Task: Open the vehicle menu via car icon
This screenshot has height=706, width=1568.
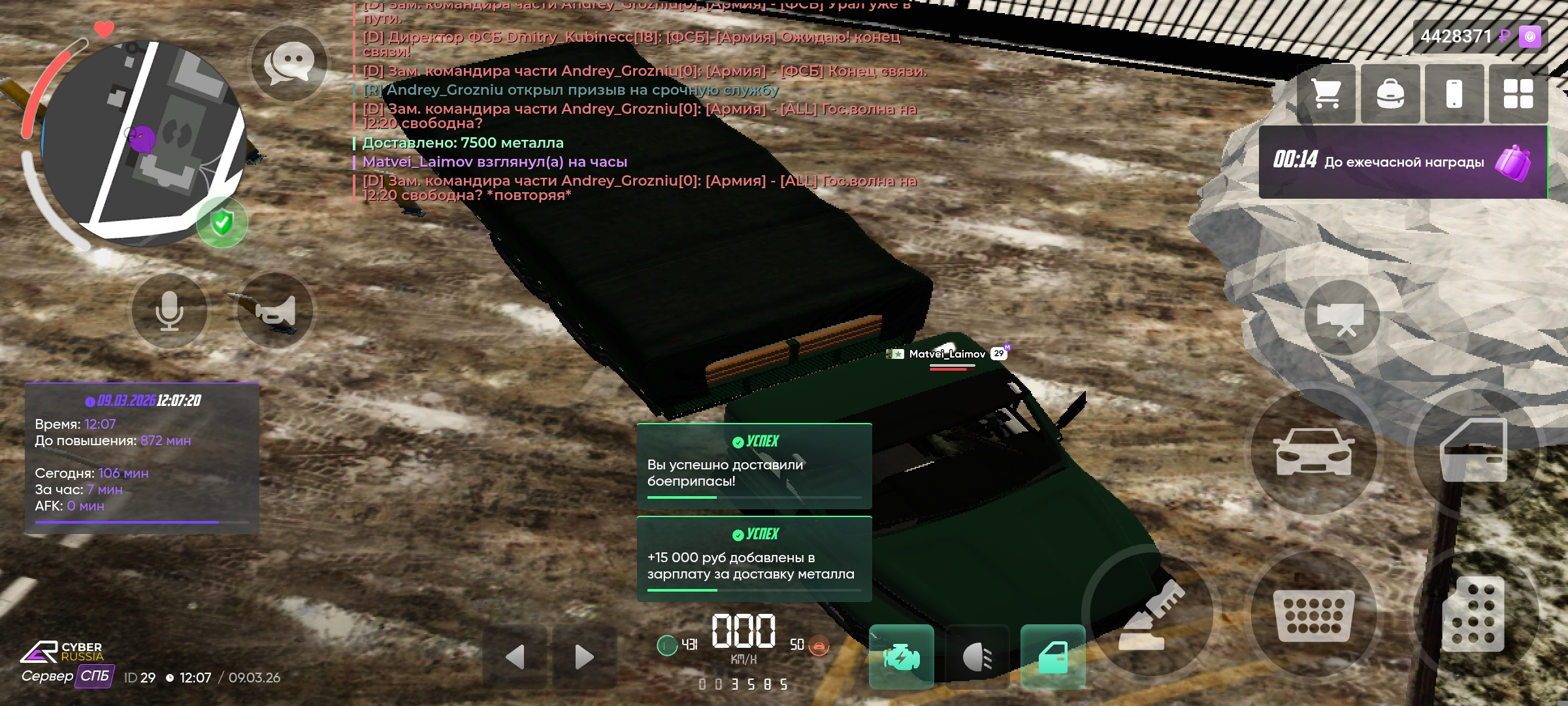Action: (x=1315, y=452)
